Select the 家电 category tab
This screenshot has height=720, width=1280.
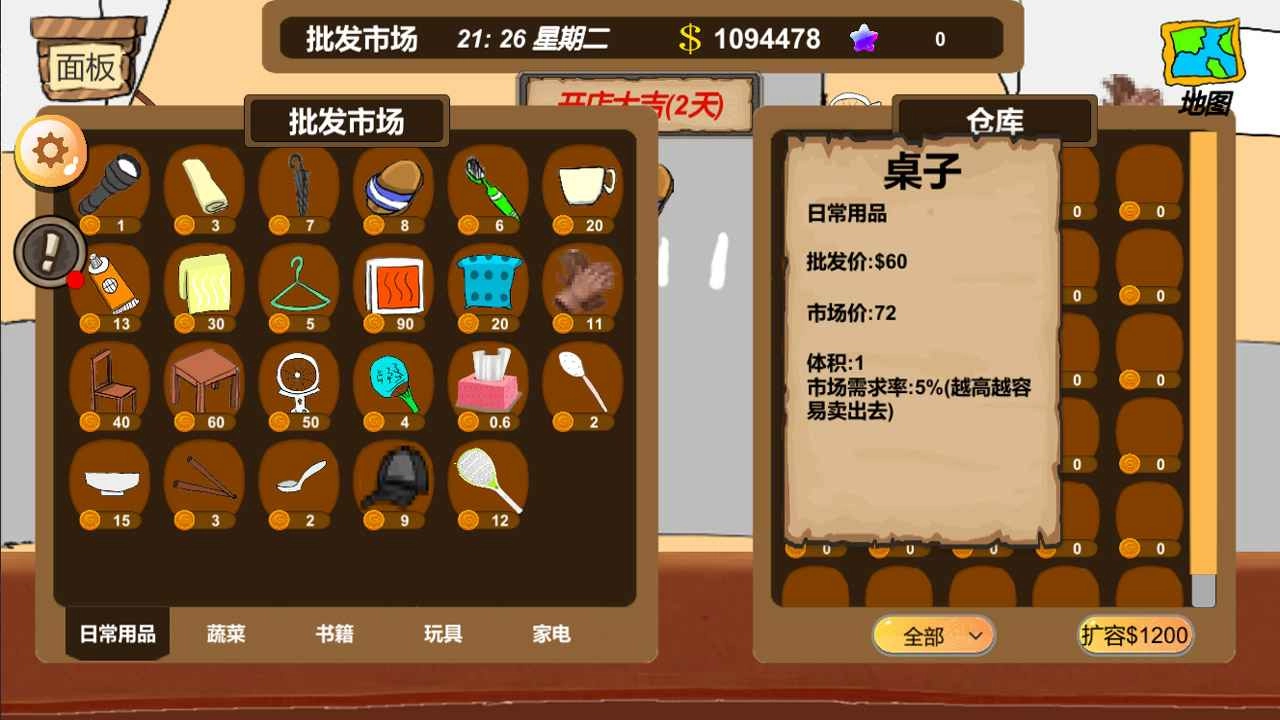[x=551, y=634]
